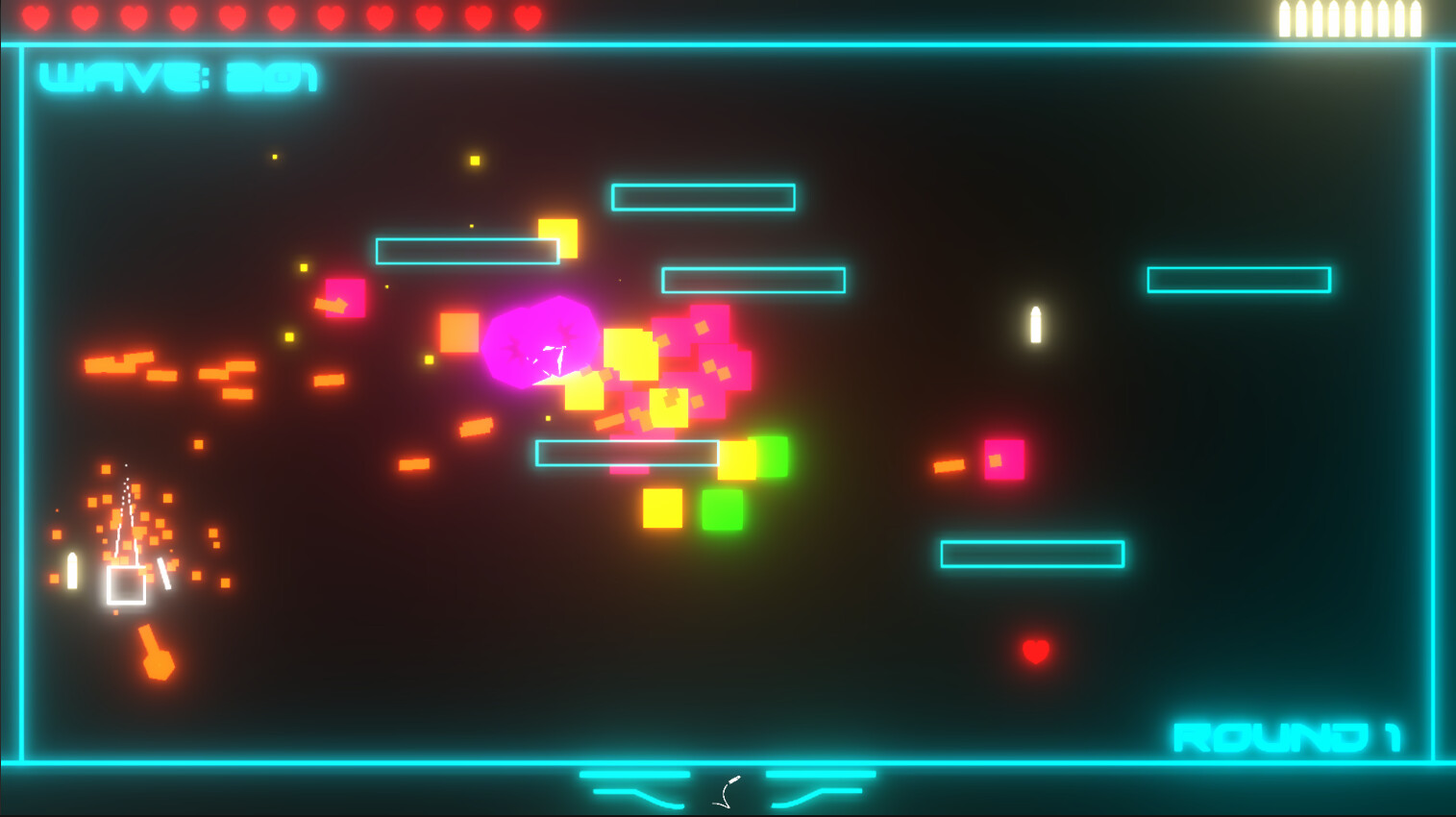Click the white player square outline

[126, 584]
